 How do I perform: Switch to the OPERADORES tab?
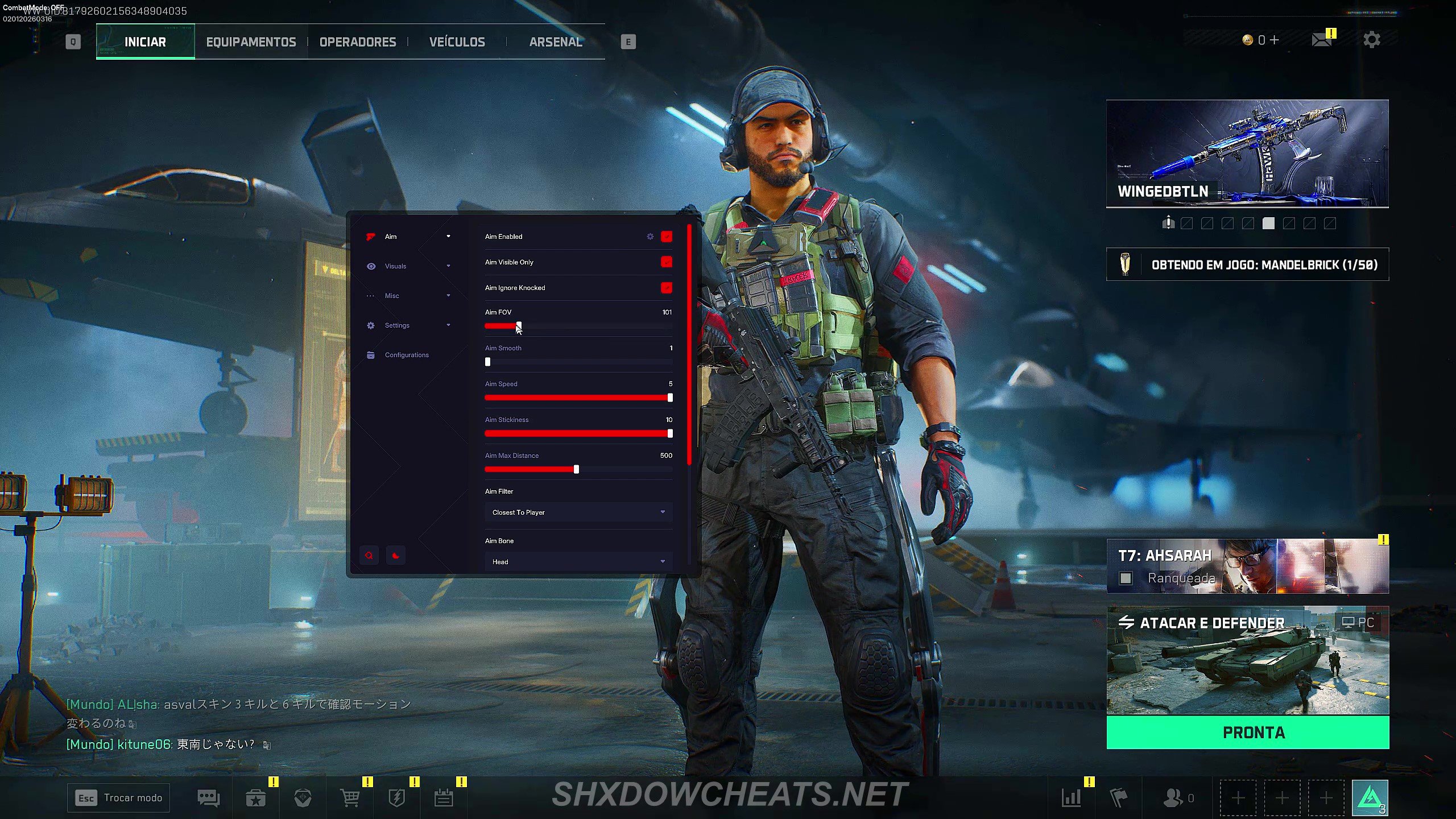tap(357, 41)
